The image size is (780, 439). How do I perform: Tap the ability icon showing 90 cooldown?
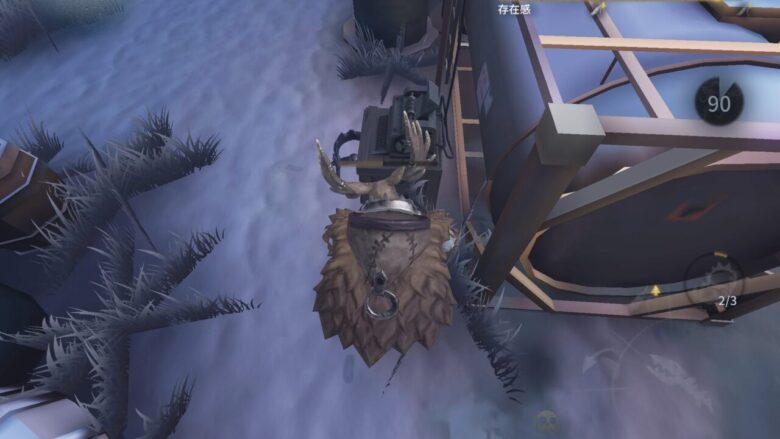click(719, 102)
